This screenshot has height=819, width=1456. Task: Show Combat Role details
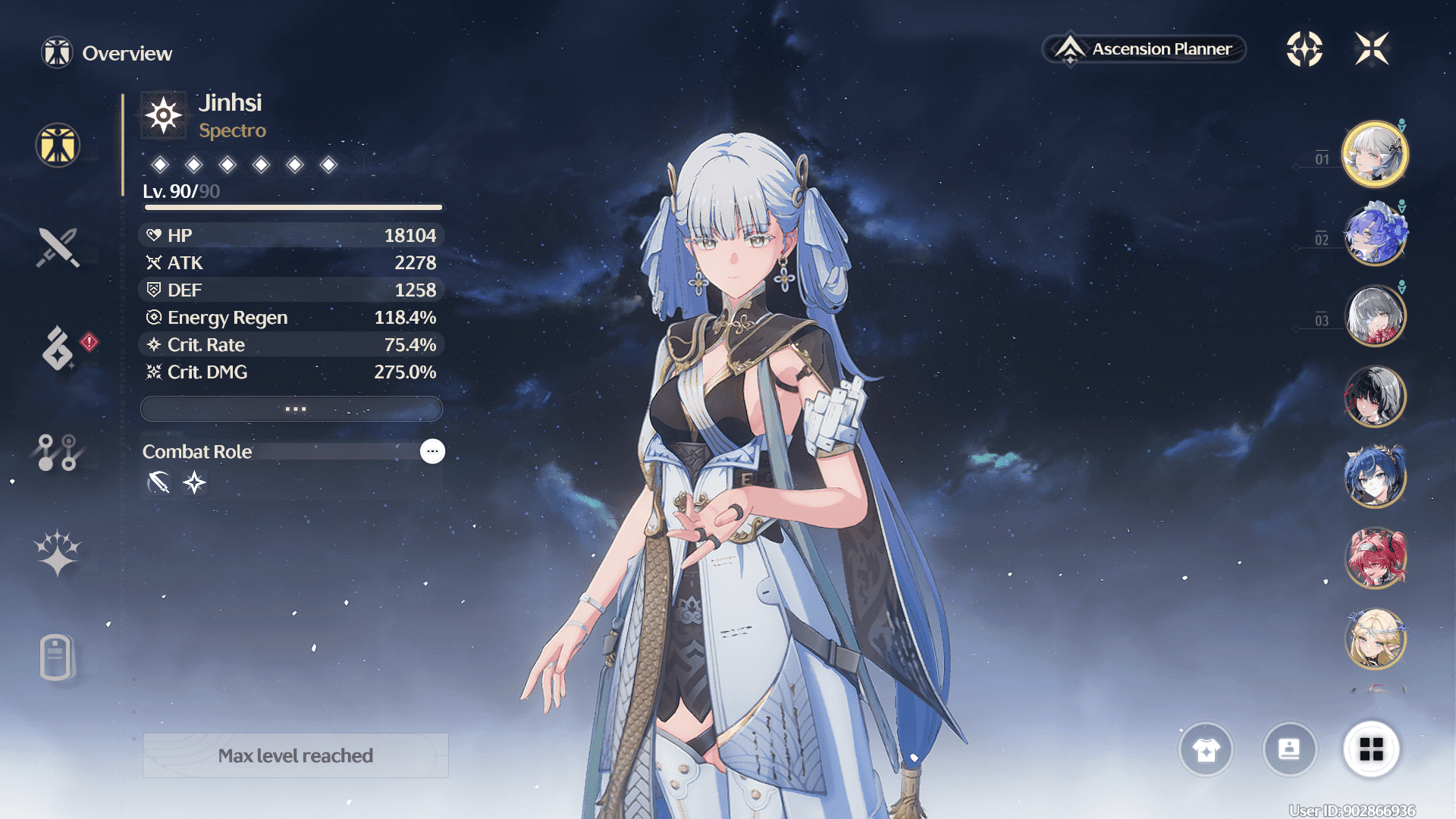tap(432, 451)
